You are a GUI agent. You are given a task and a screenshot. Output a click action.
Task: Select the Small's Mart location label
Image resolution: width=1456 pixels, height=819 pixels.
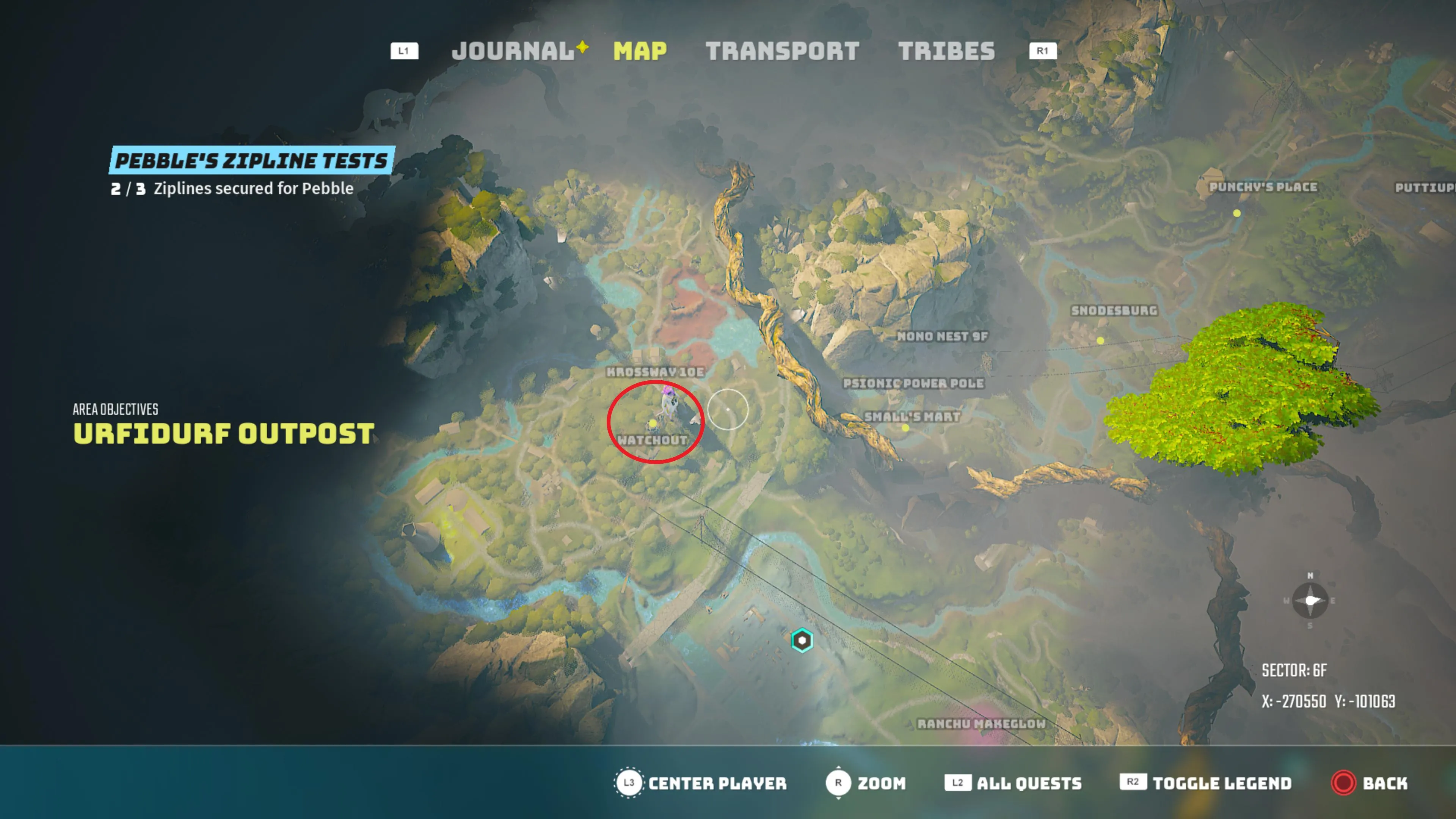[912, 417]
